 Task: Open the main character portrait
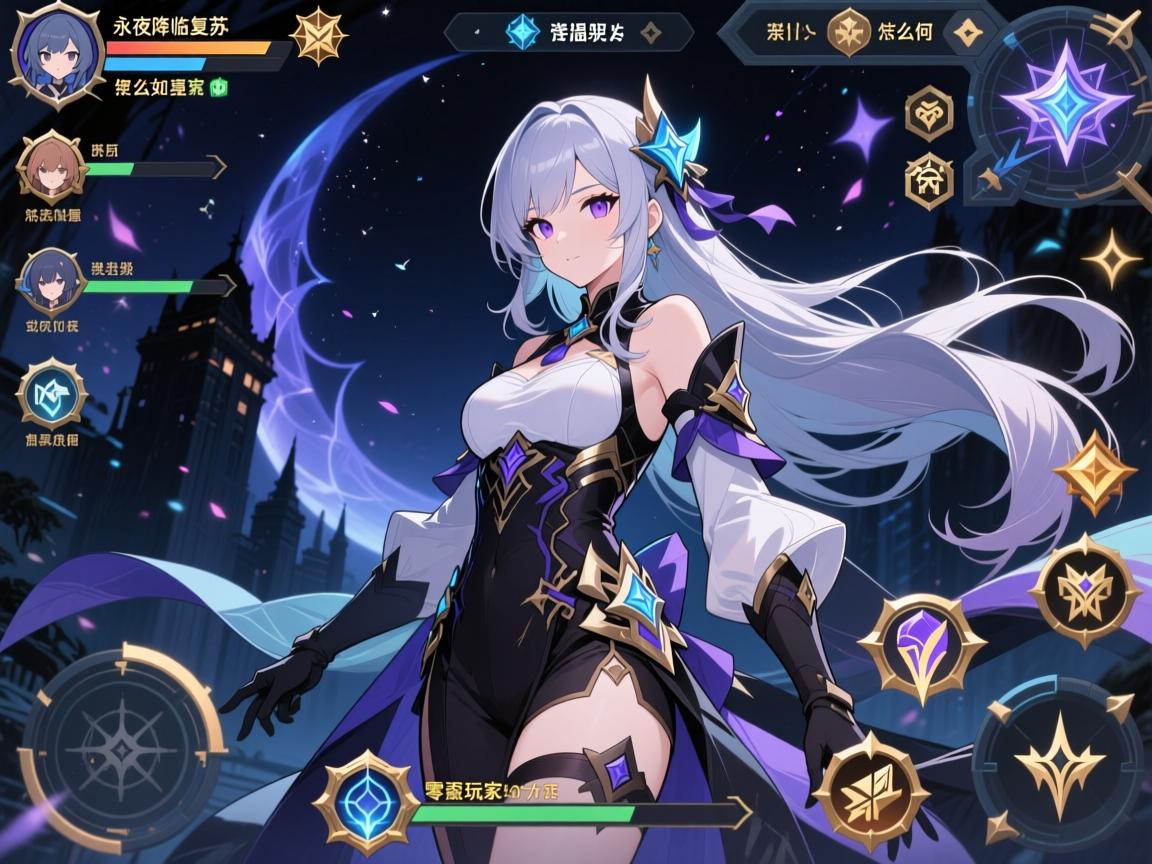click(54, 53)
